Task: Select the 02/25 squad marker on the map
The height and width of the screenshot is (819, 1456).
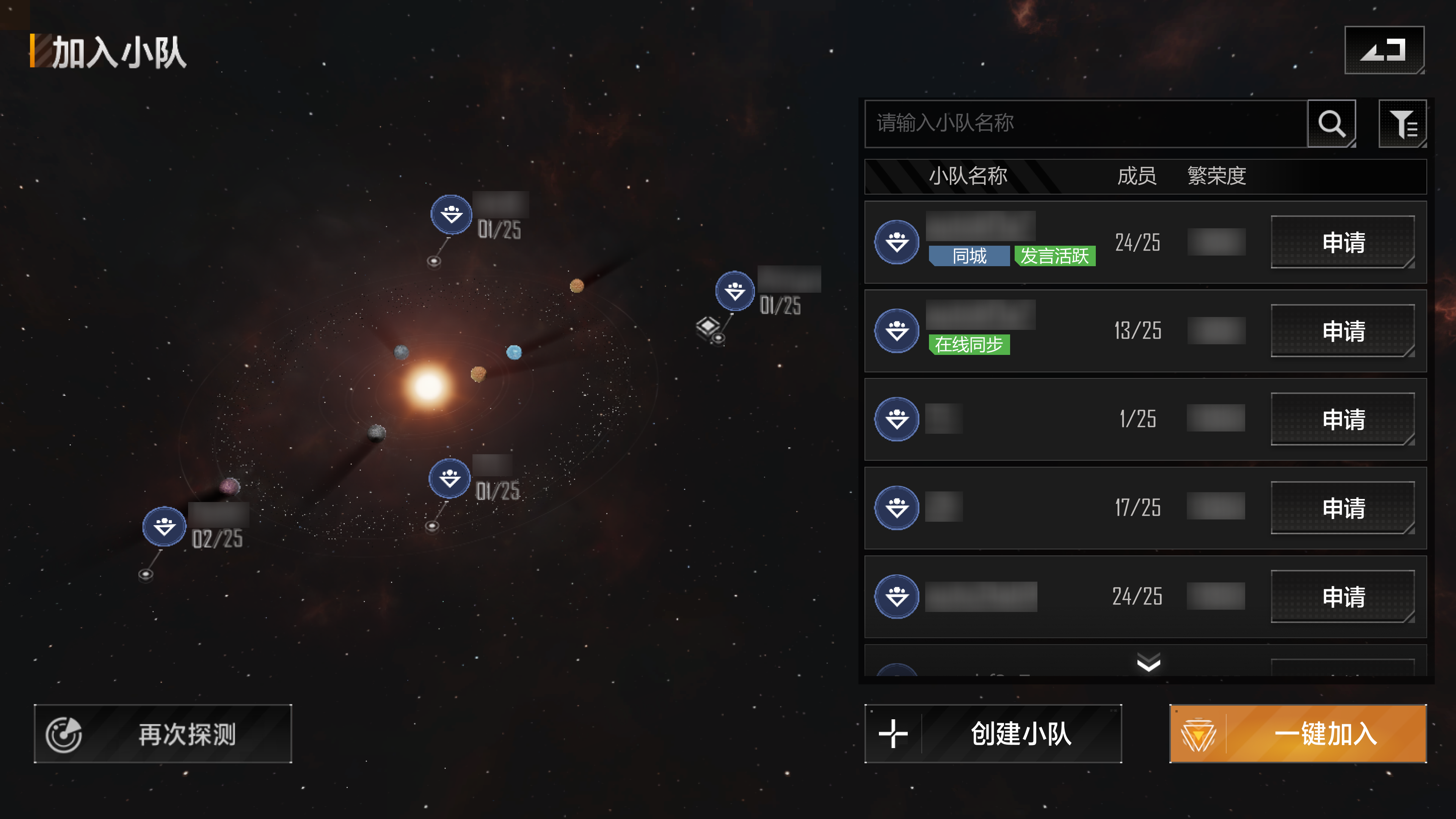Action: pyautogui.click(x=165, y=527)
